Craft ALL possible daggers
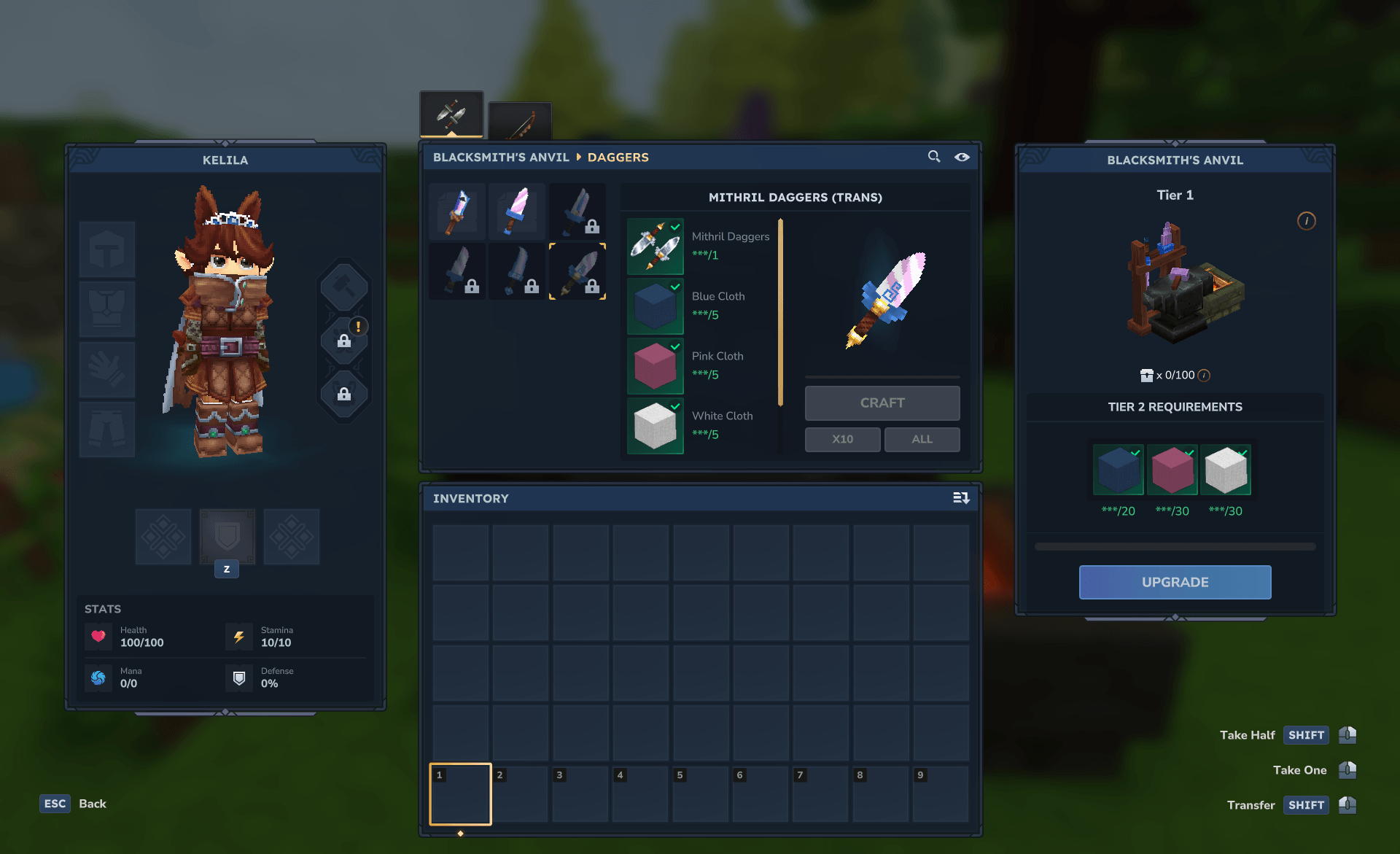 (922, 439)
